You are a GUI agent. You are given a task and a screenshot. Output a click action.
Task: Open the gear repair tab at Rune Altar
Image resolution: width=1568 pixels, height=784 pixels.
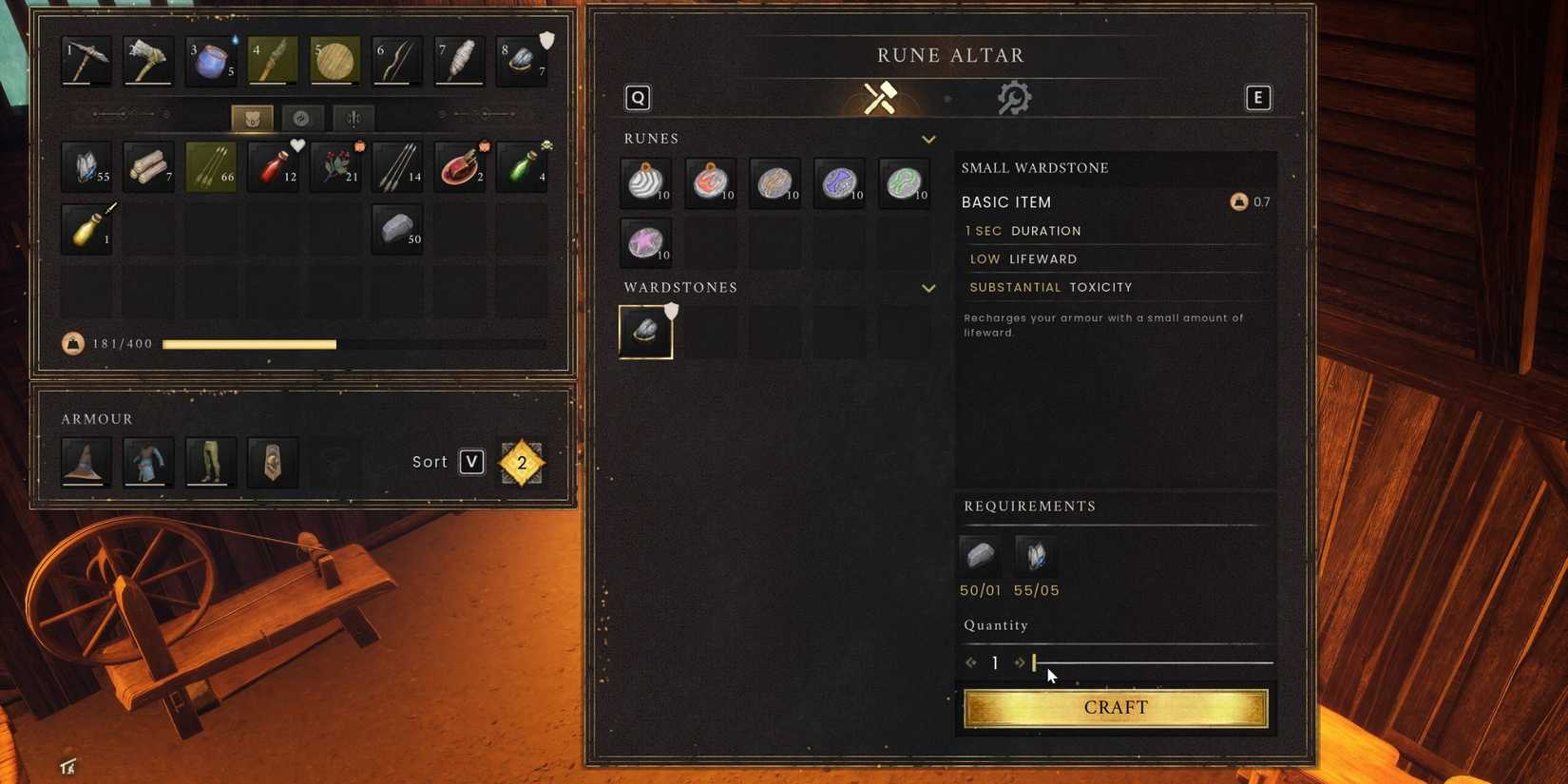coord(1013,97)
